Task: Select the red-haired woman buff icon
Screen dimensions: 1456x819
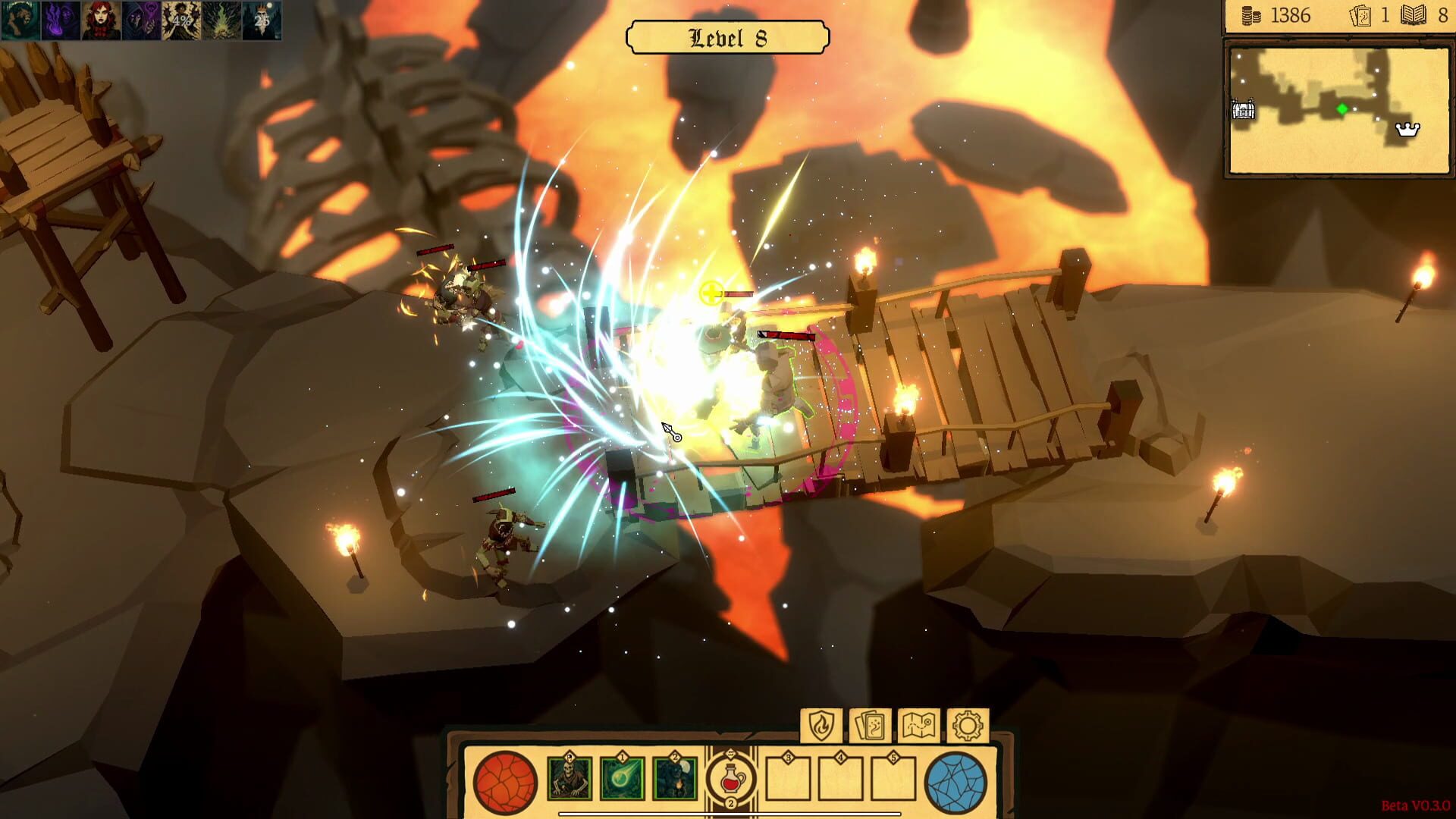Action: (x=101, y=20)
